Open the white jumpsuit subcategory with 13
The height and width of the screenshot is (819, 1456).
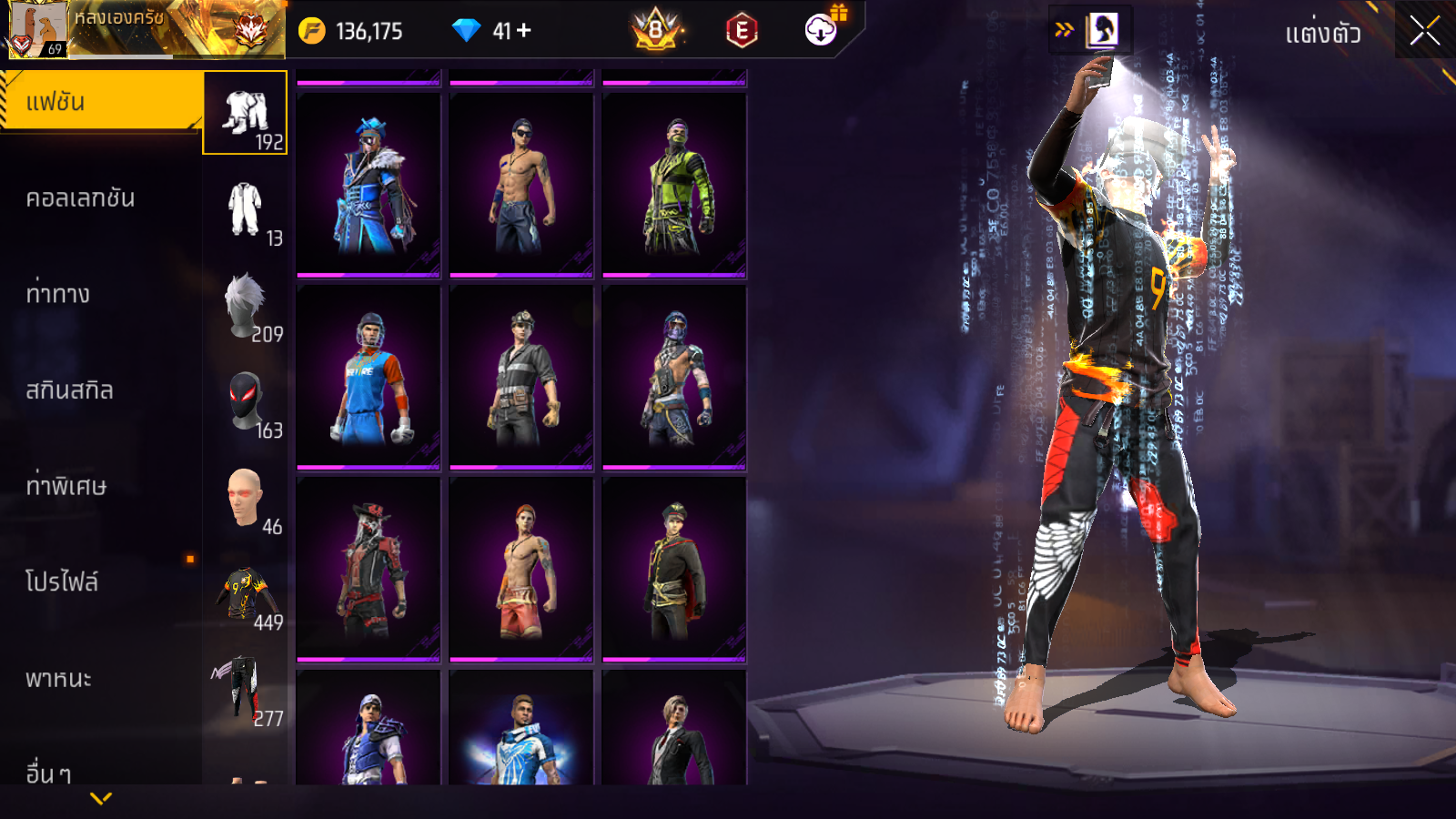[x=246, y=210]
